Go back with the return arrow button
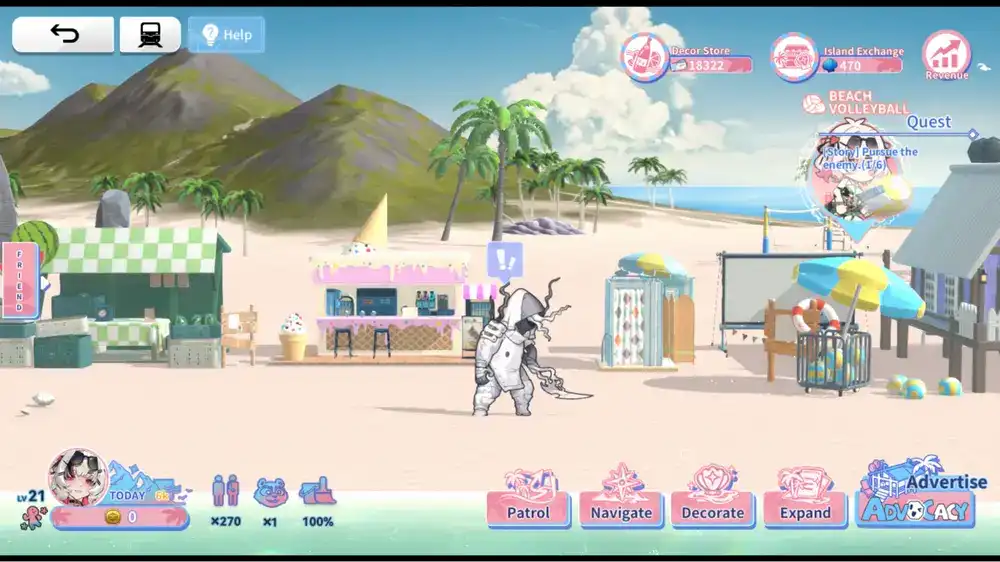Screen dimensions: 1000x562 (63, 35)
